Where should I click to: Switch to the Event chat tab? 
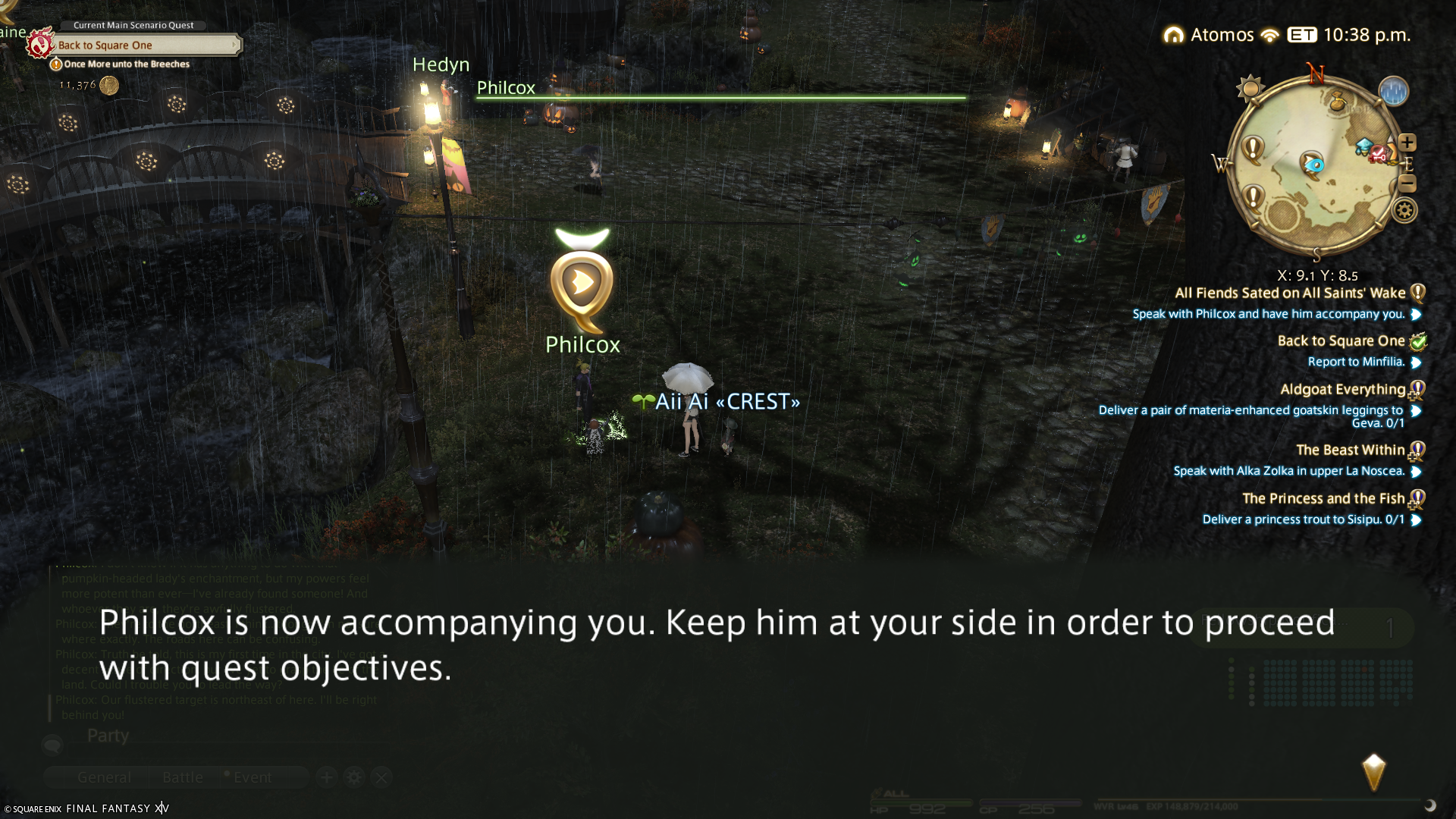click(x=252, y=777)
